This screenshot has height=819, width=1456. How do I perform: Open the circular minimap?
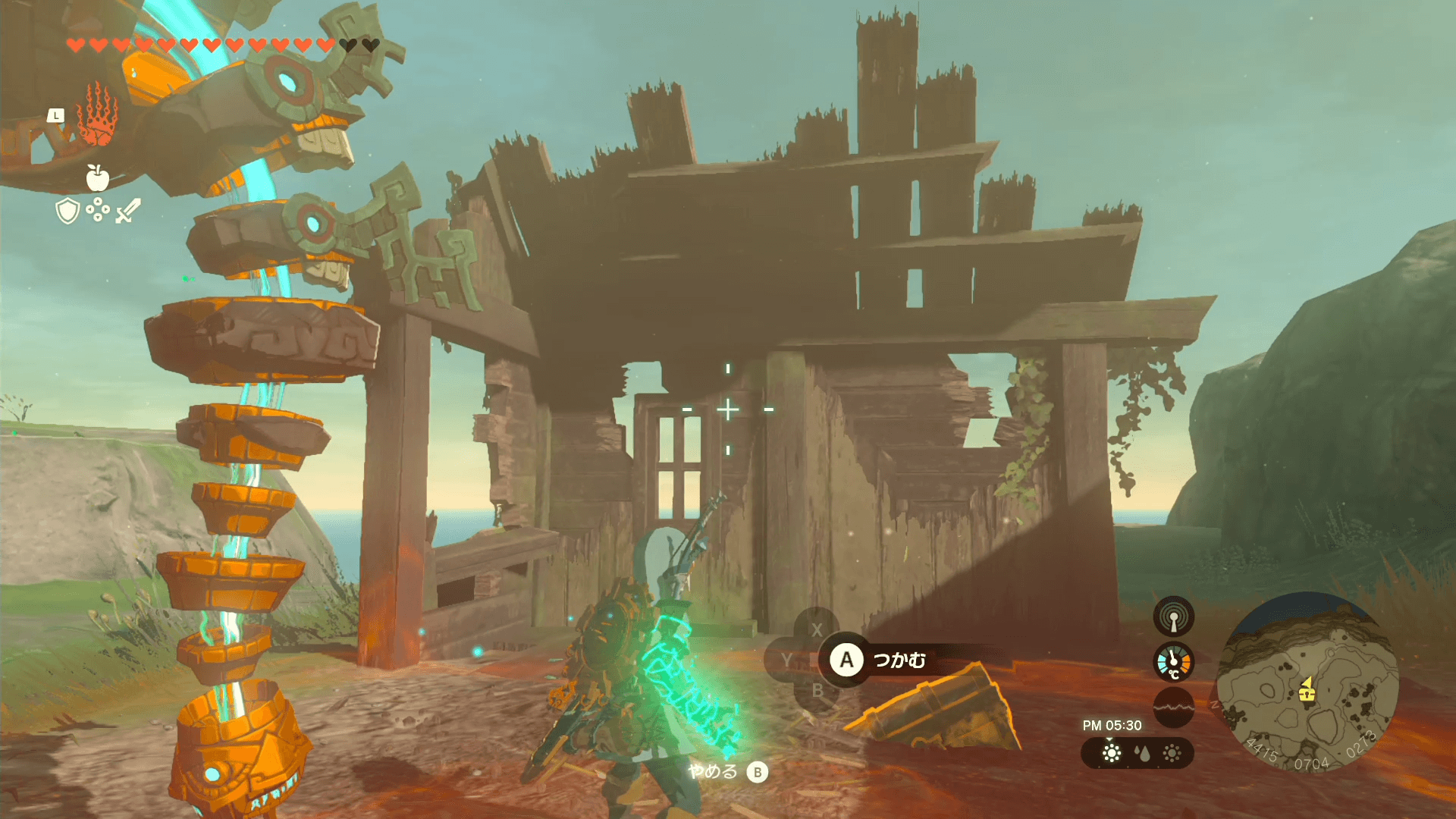(x=1307, y=682)
